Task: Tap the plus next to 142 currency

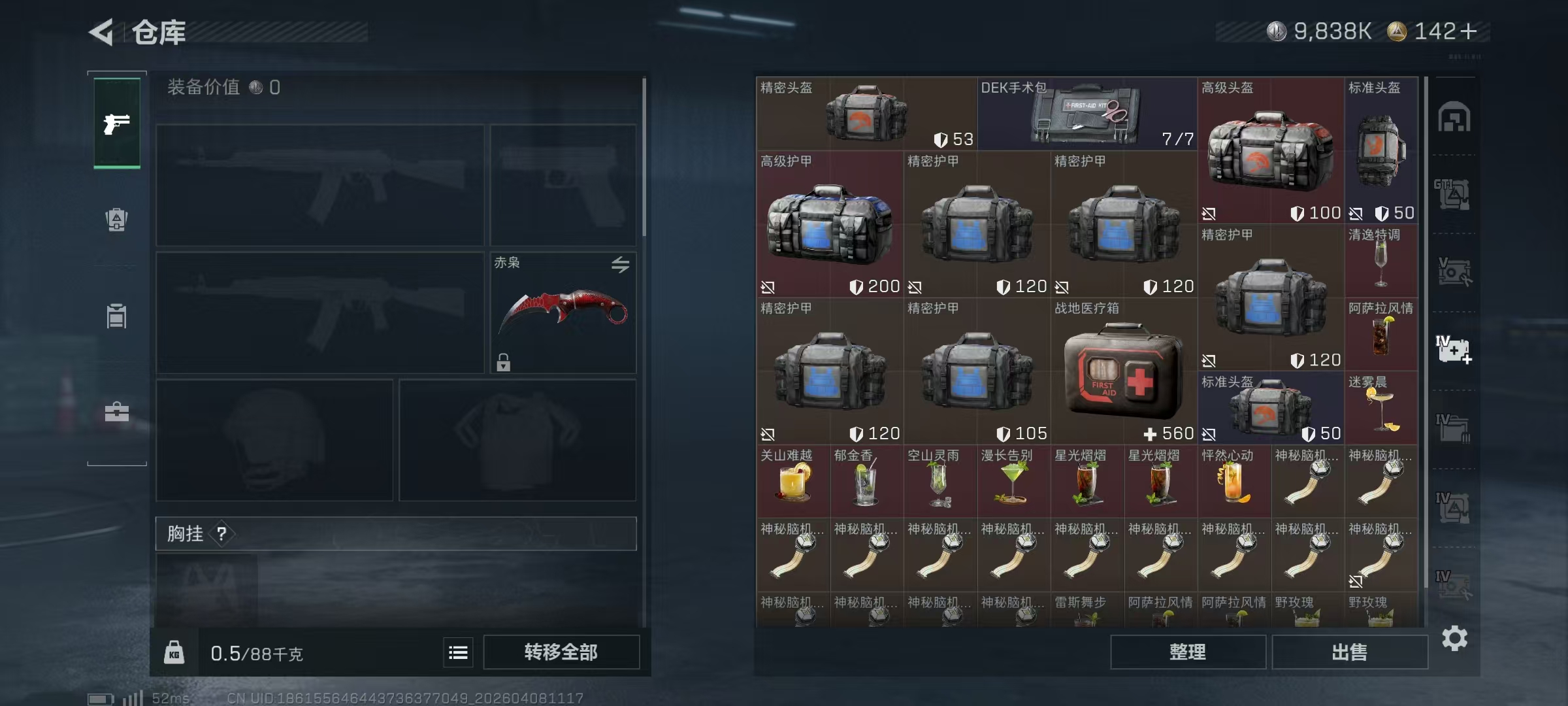Action: click(x=1469, y=31)
